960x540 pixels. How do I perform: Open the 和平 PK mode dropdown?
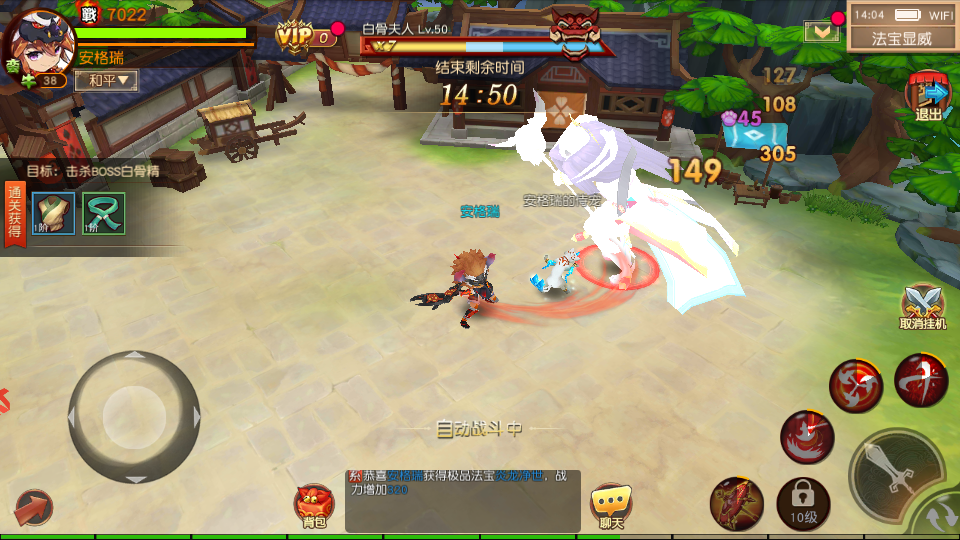click(106, 80)
